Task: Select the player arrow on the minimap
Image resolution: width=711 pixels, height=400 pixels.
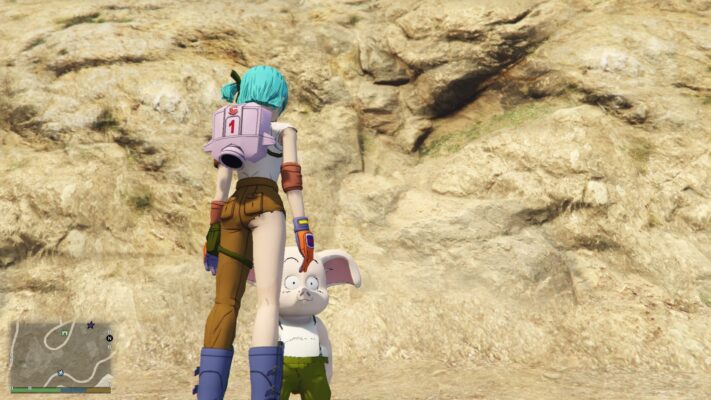Action: [61, 373]
